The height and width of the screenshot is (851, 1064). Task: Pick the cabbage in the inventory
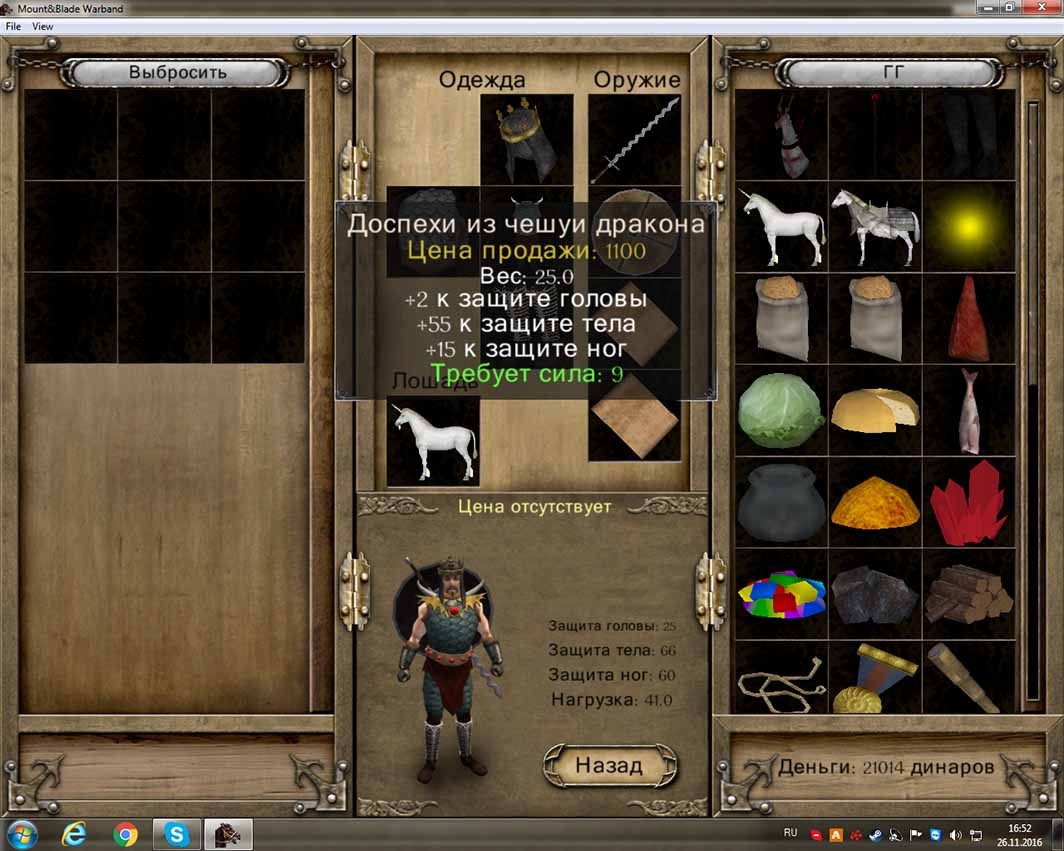tap(780, 411)
